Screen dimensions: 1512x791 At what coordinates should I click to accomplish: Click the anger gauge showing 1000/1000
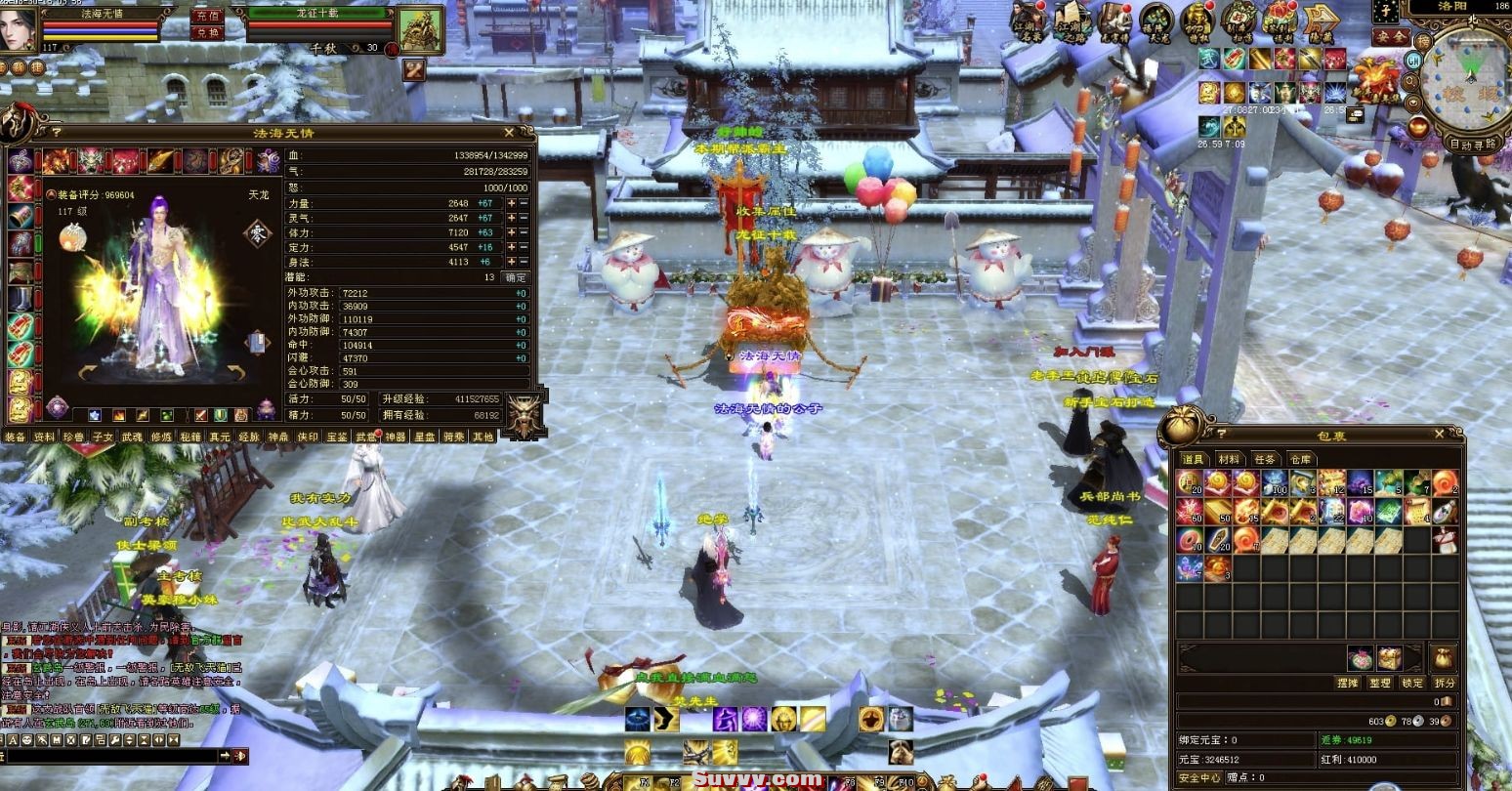[x=410, y=187]
